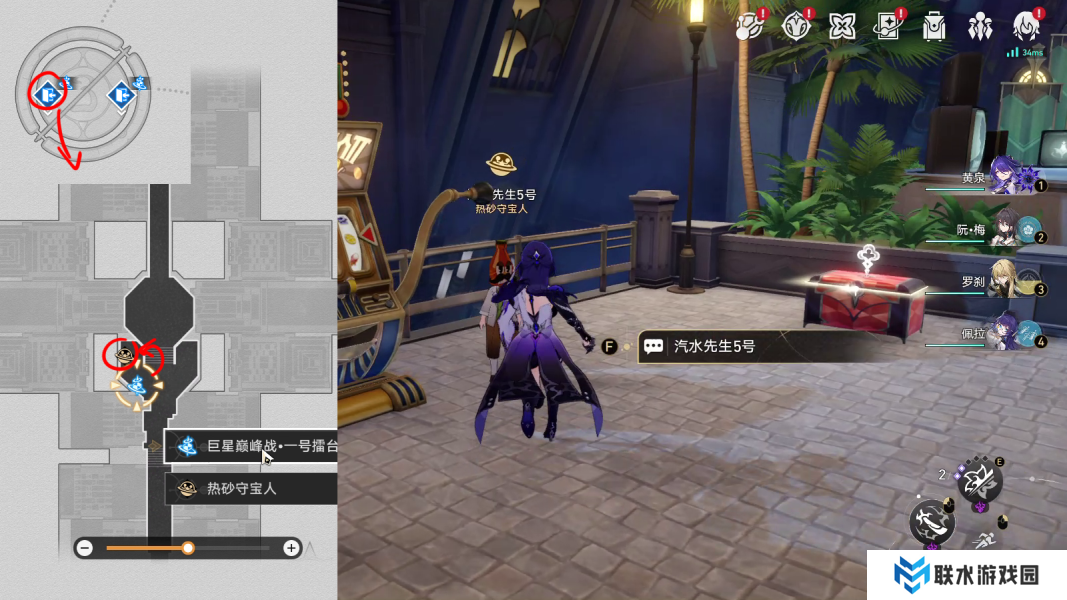This screenshot has width=1067, height=600.
Task: Open the three-figure team setup icon
Action: [x=981, y=26]
